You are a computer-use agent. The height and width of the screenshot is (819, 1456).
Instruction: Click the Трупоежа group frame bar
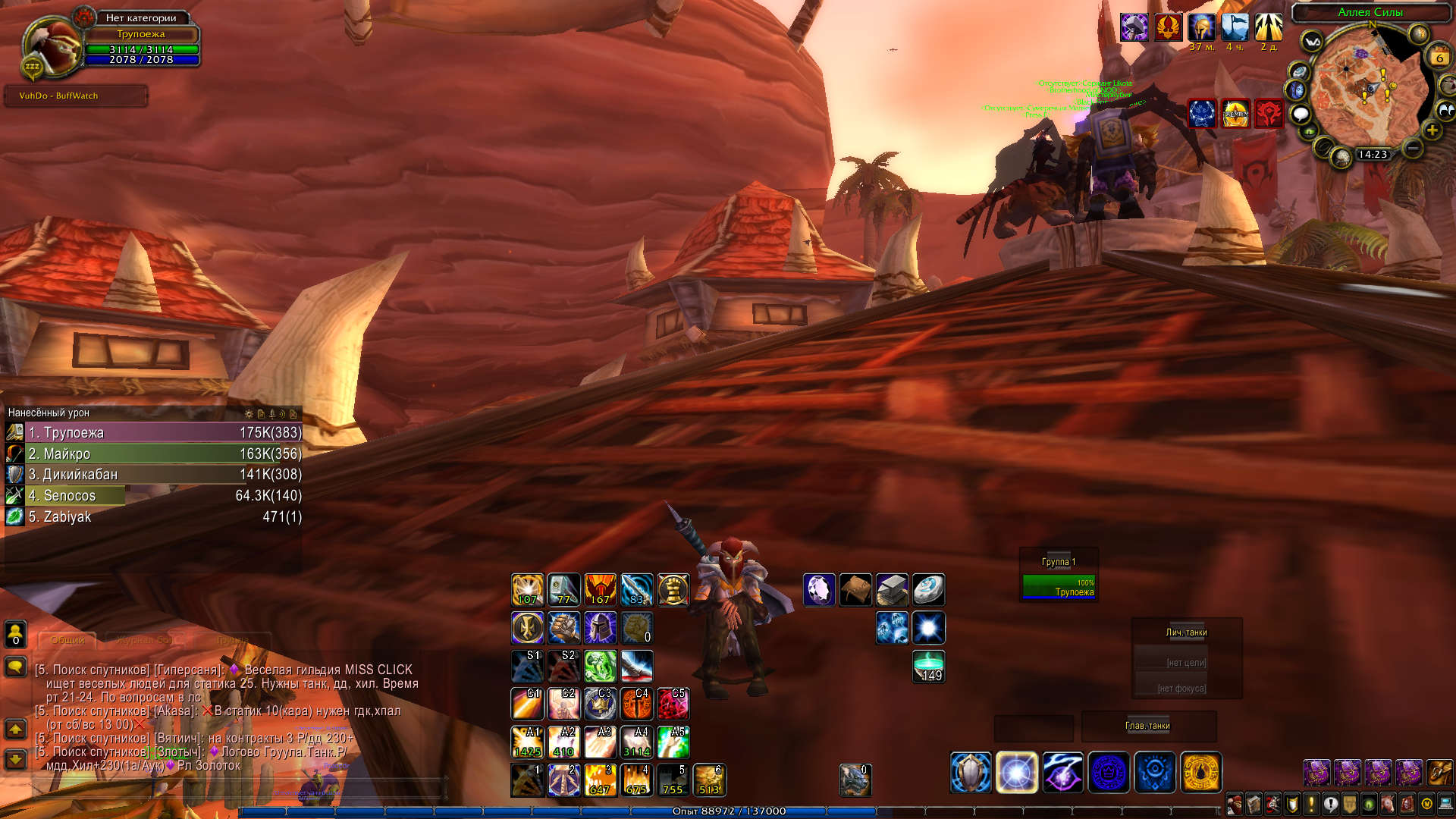pyautogui.click(x=1059, y=588)
